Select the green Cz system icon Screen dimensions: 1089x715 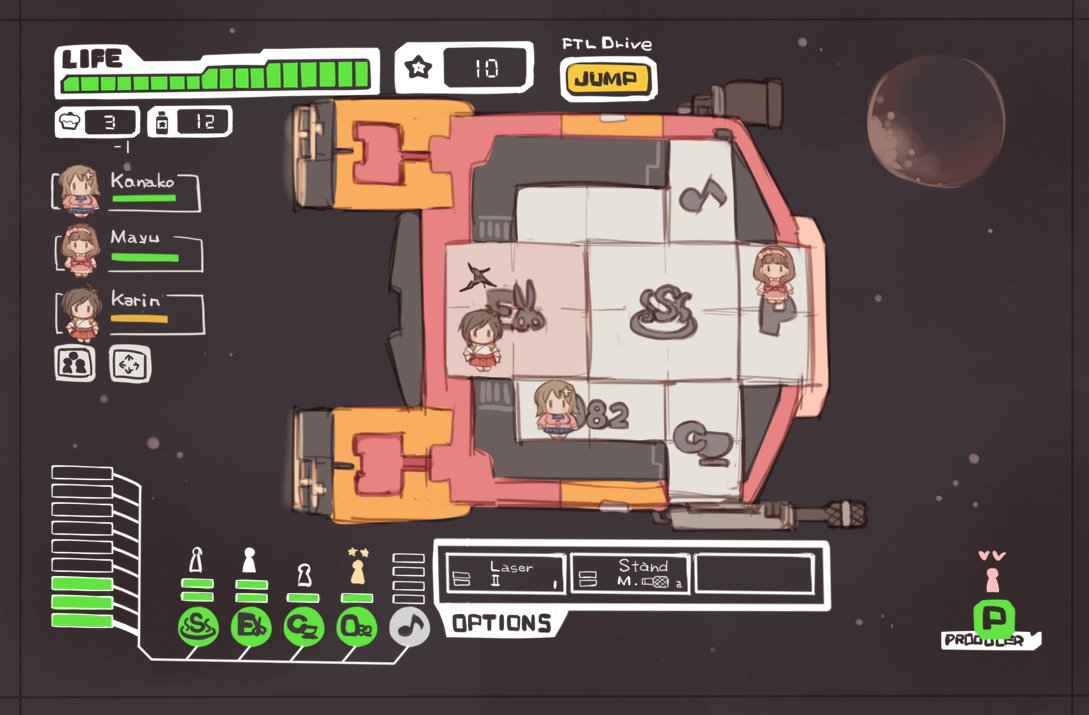click(x=303, y=627)
